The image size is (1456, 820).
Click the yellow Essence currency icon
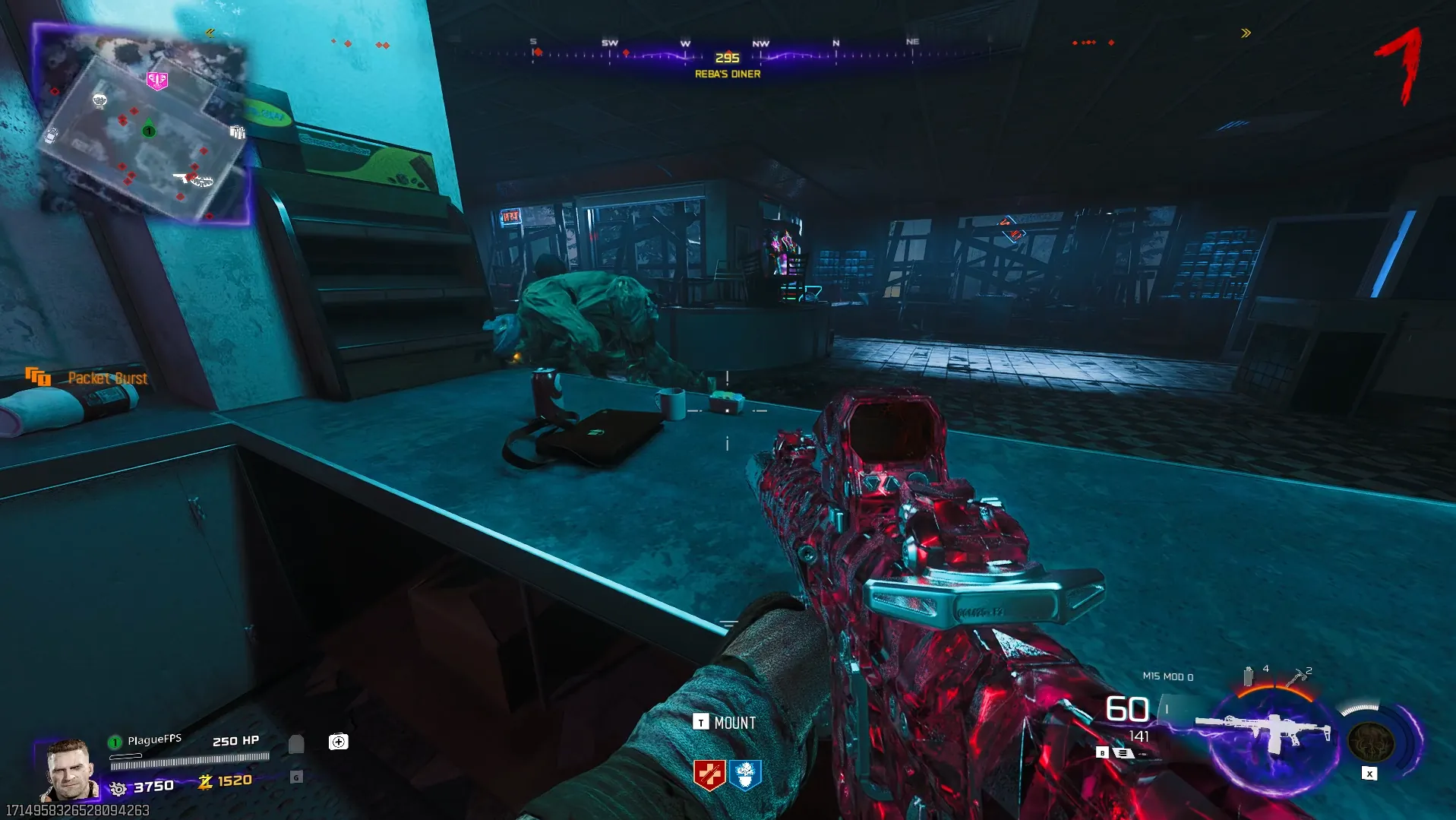point(205,781)
